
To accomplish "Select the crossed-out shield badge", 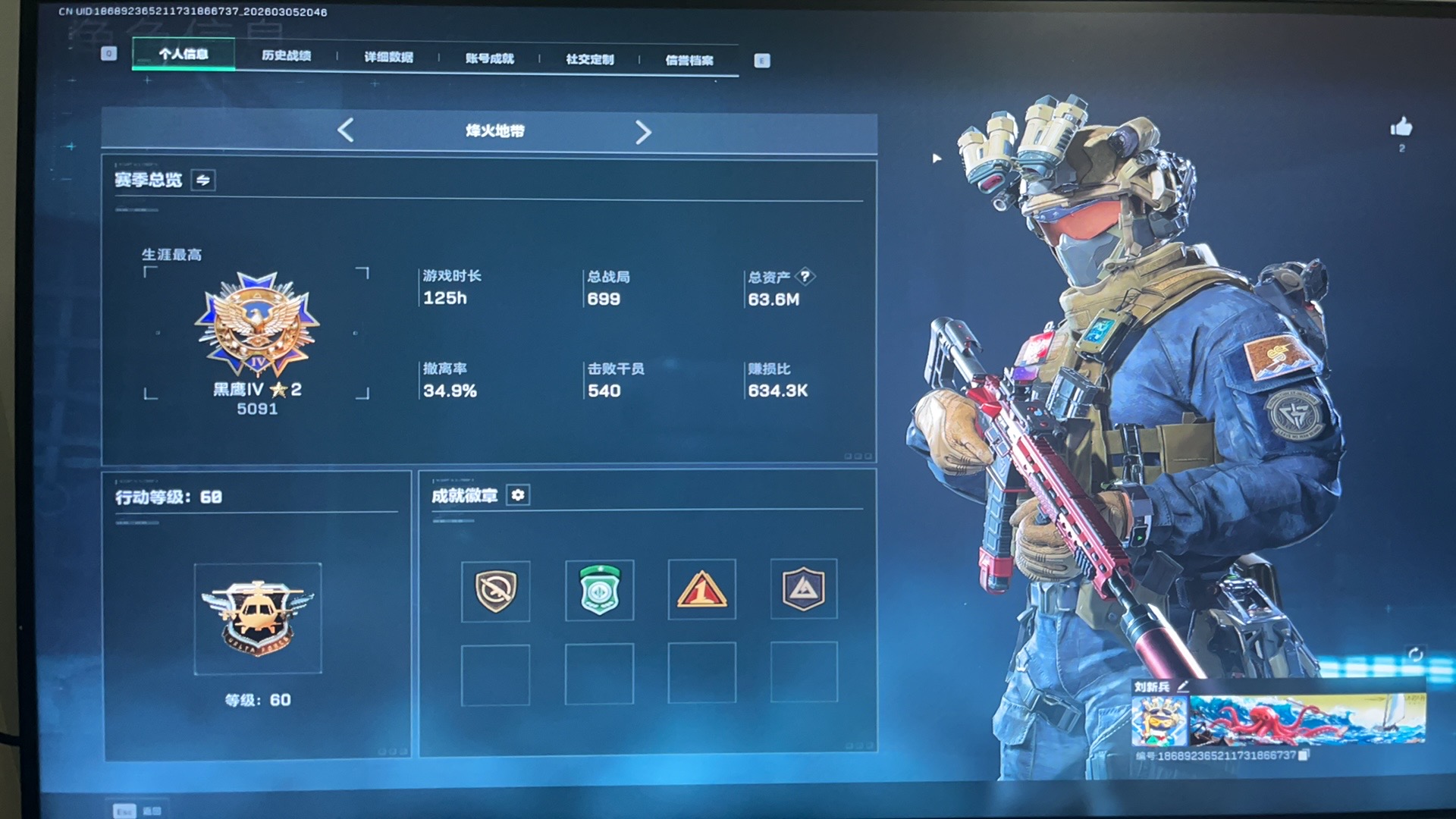I will (x=496, y=591).
